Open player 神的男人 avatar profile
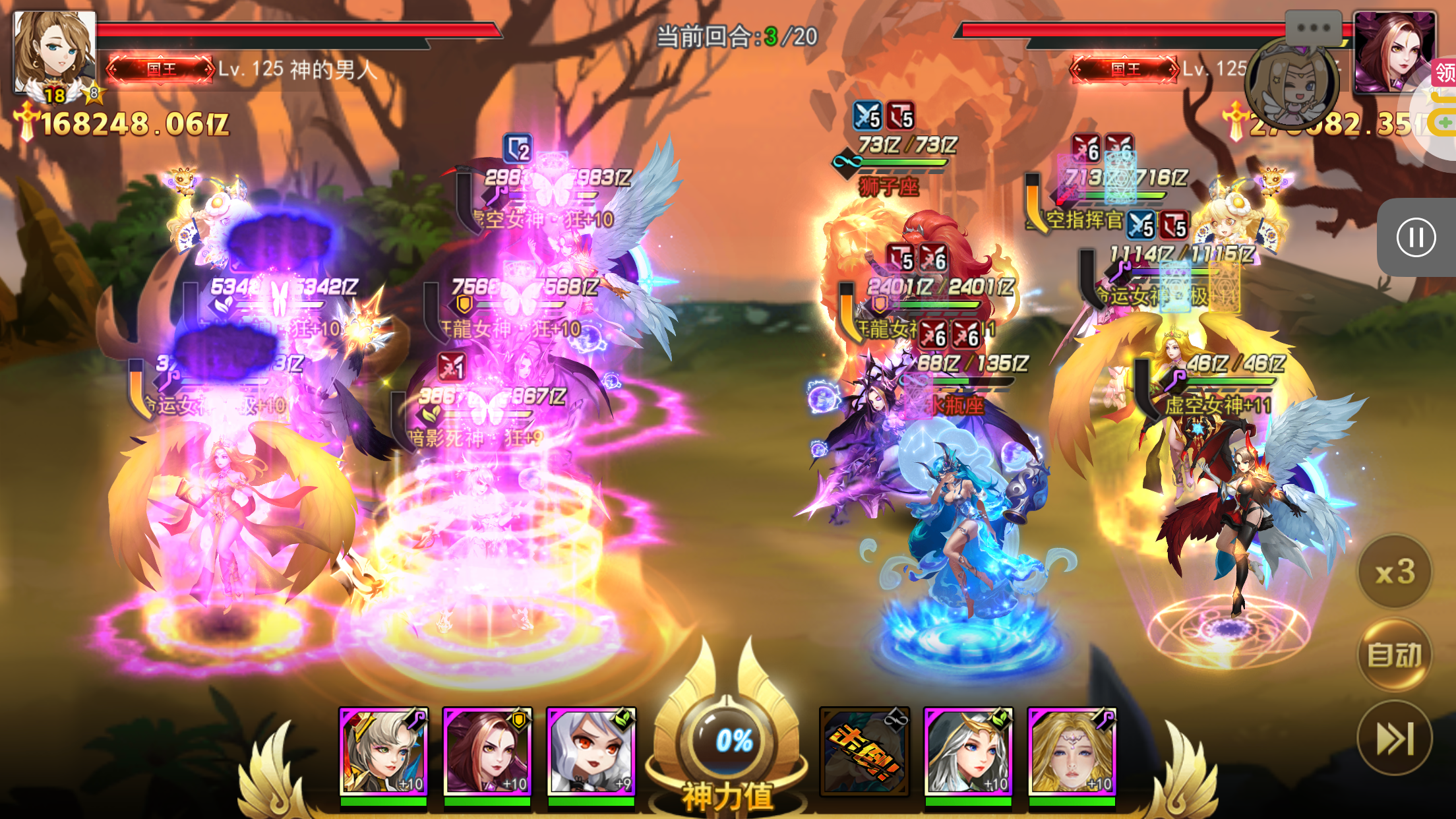1456x819 pixels. point(54,51)
